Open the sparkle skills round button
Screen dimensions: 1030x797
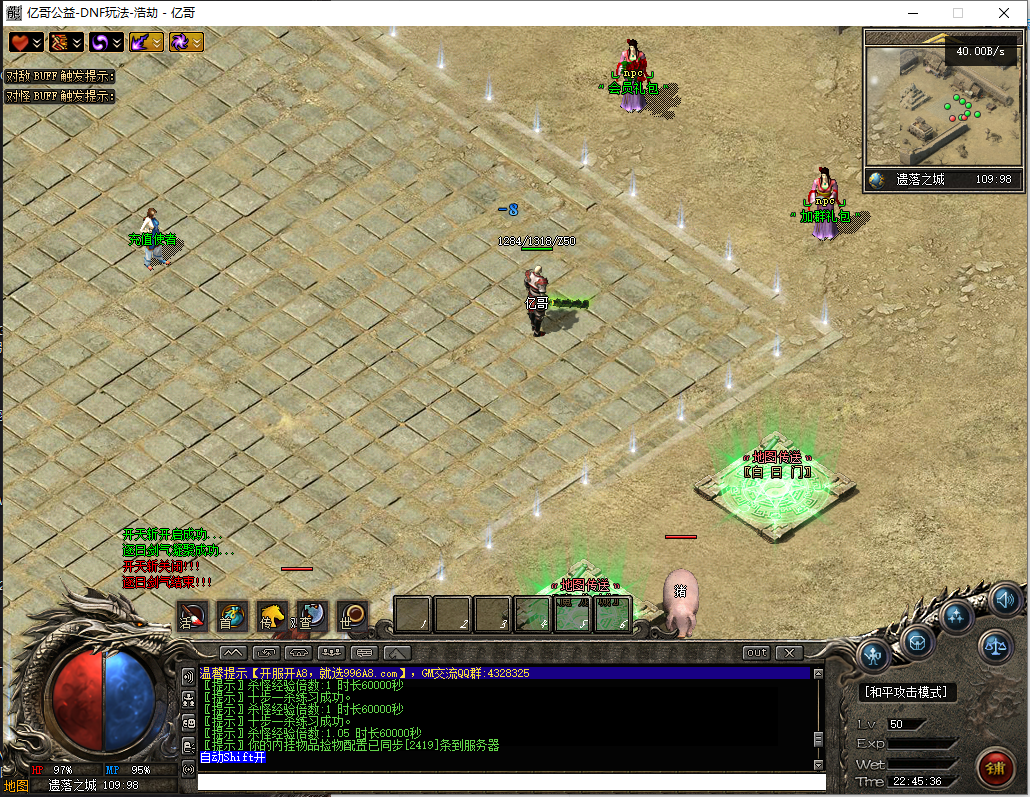pos(956,616)
